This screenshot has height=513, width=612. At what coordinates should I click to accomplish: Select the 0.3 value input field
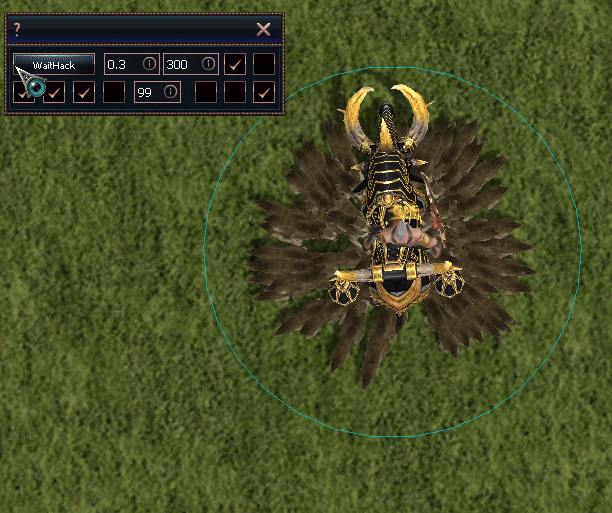(121, 64)
